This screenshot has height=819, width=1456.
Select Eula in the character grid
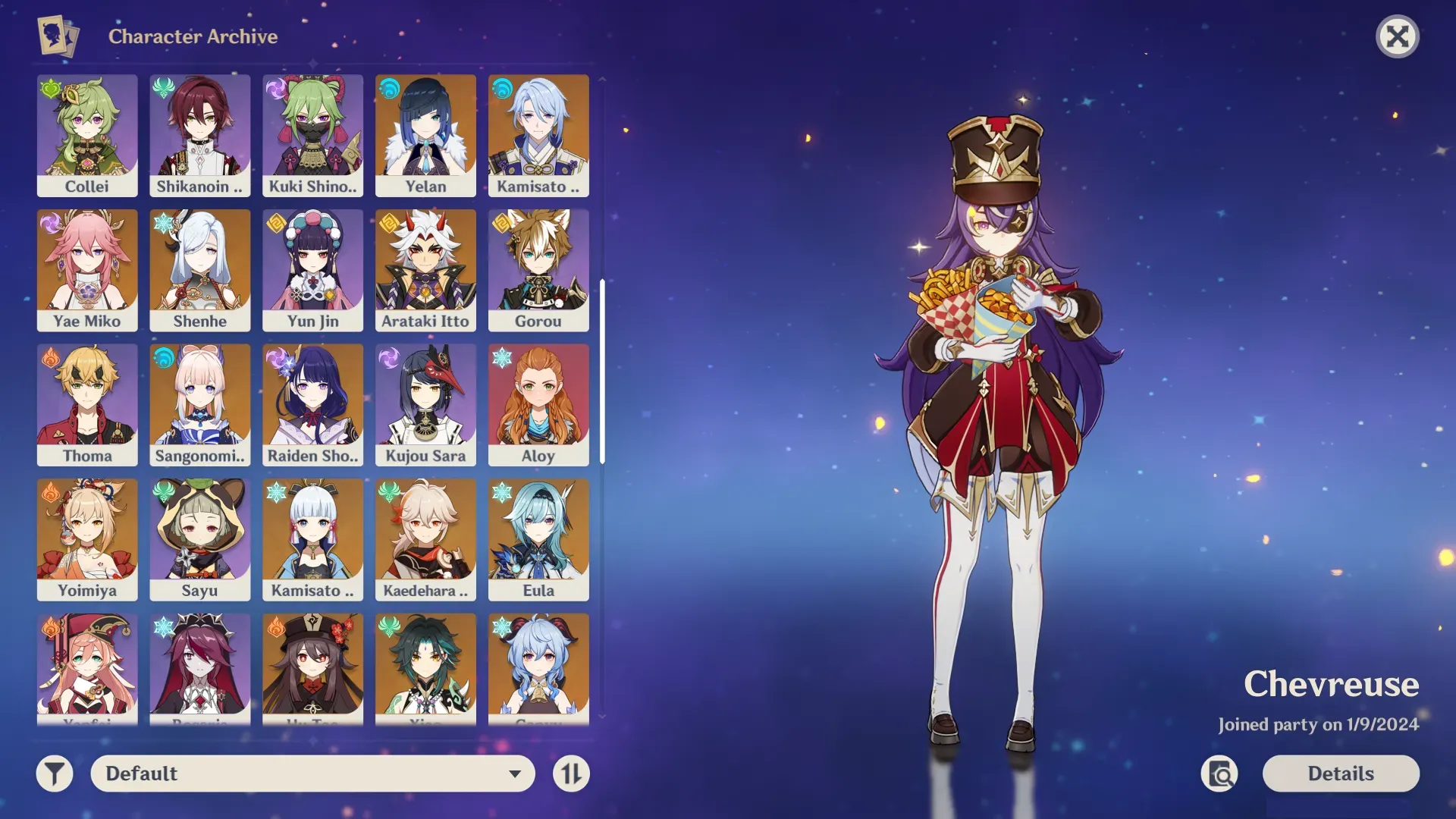(x=538, y=539)
